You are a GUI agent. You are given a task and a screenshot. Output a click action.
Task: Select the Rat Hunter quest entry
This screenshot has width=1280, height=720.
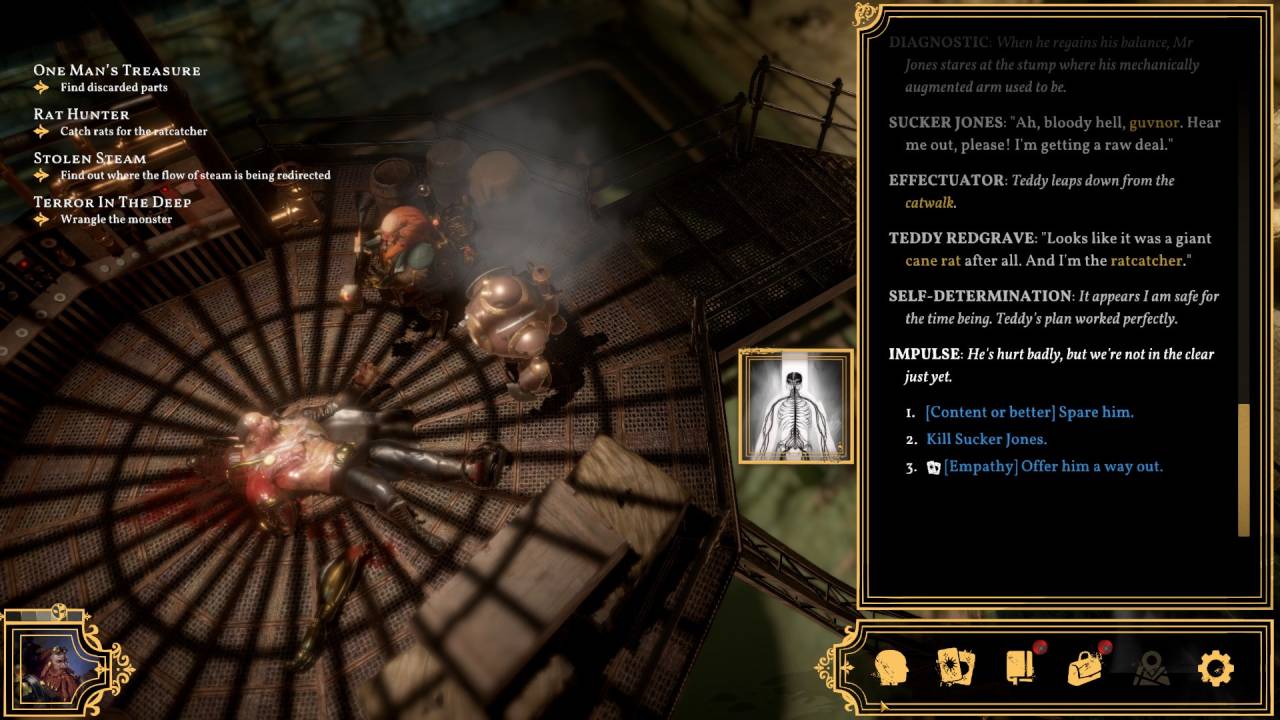[x=82, y=114]
